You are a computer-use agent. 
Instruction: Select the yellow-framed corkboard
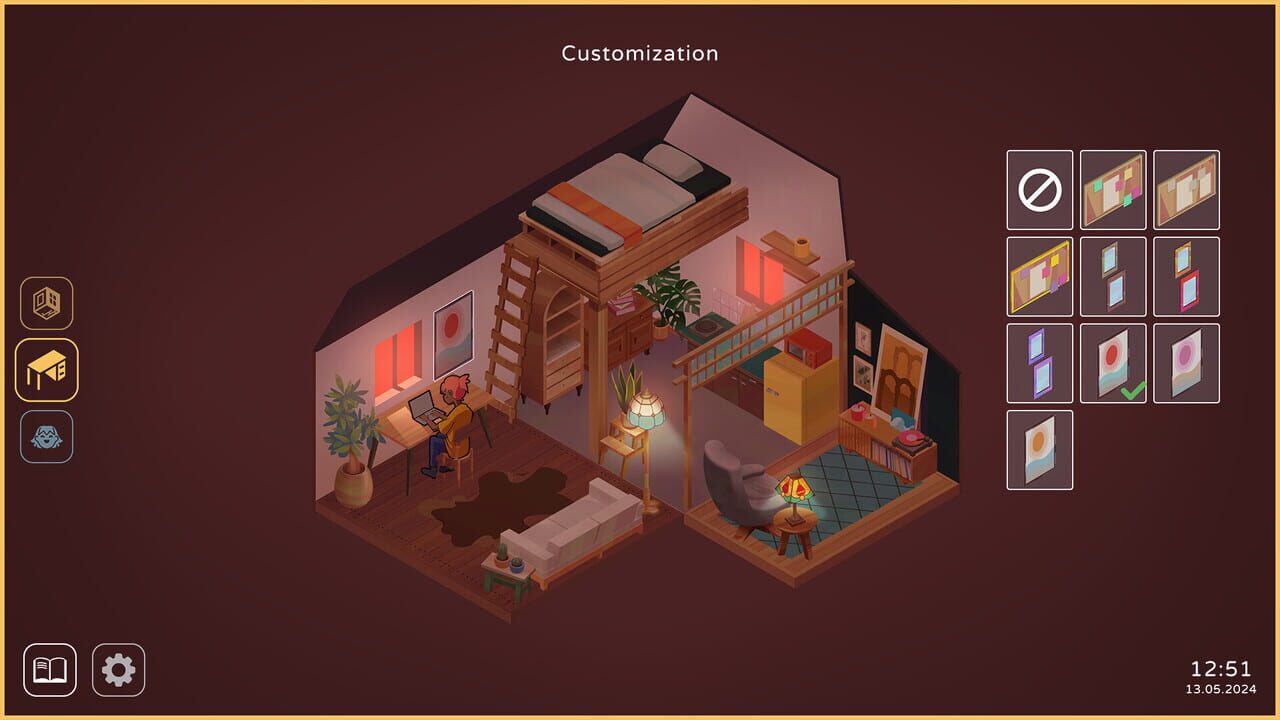(x=1039, y=276)
